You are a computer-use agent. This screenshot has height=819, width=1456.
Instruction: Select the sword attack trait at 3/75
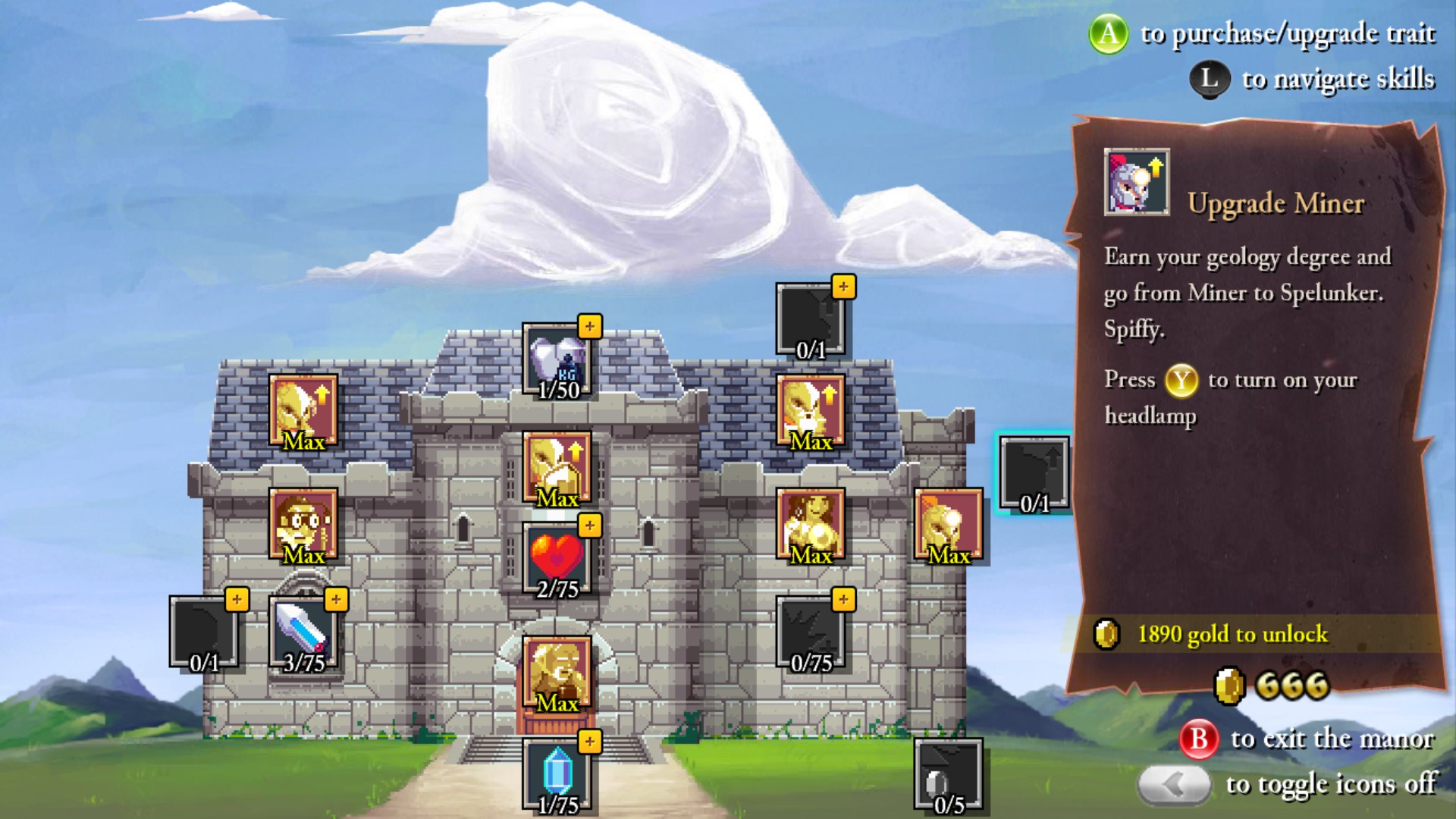point(303,634)
